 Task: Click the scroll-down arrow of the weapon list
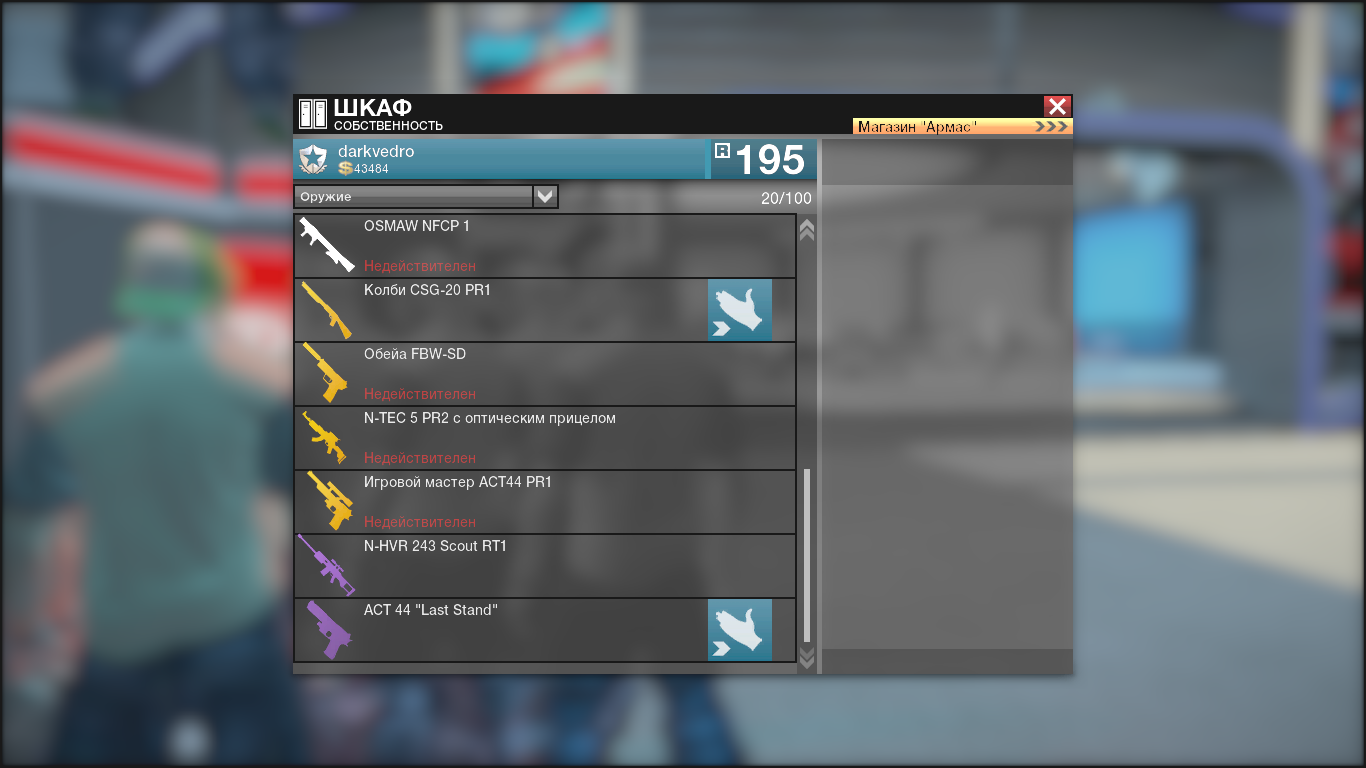point(807,657)
